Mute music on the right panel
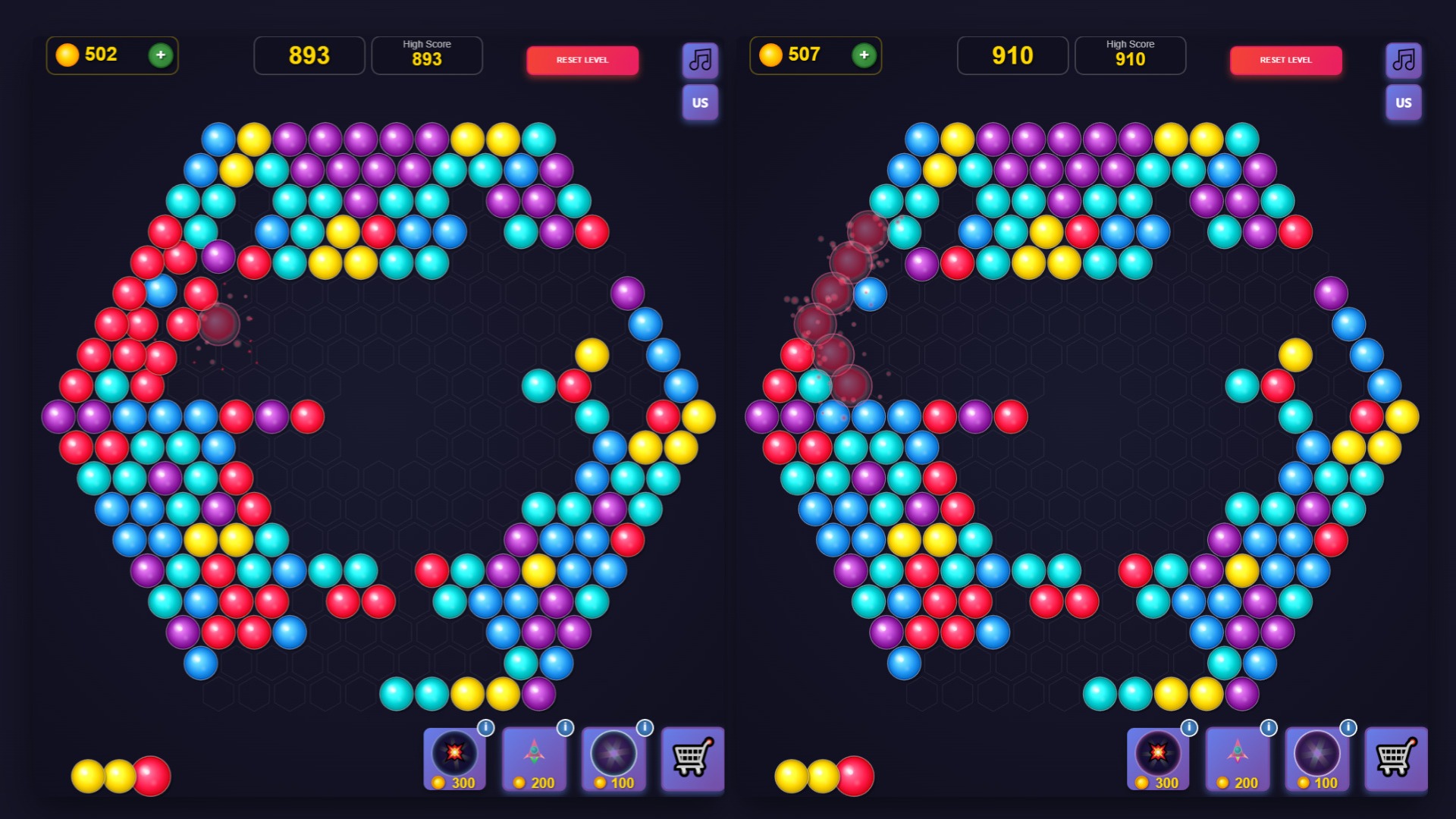This screenshot has height=819, width=1456. pyautogui.click(x=1403, y=60)
